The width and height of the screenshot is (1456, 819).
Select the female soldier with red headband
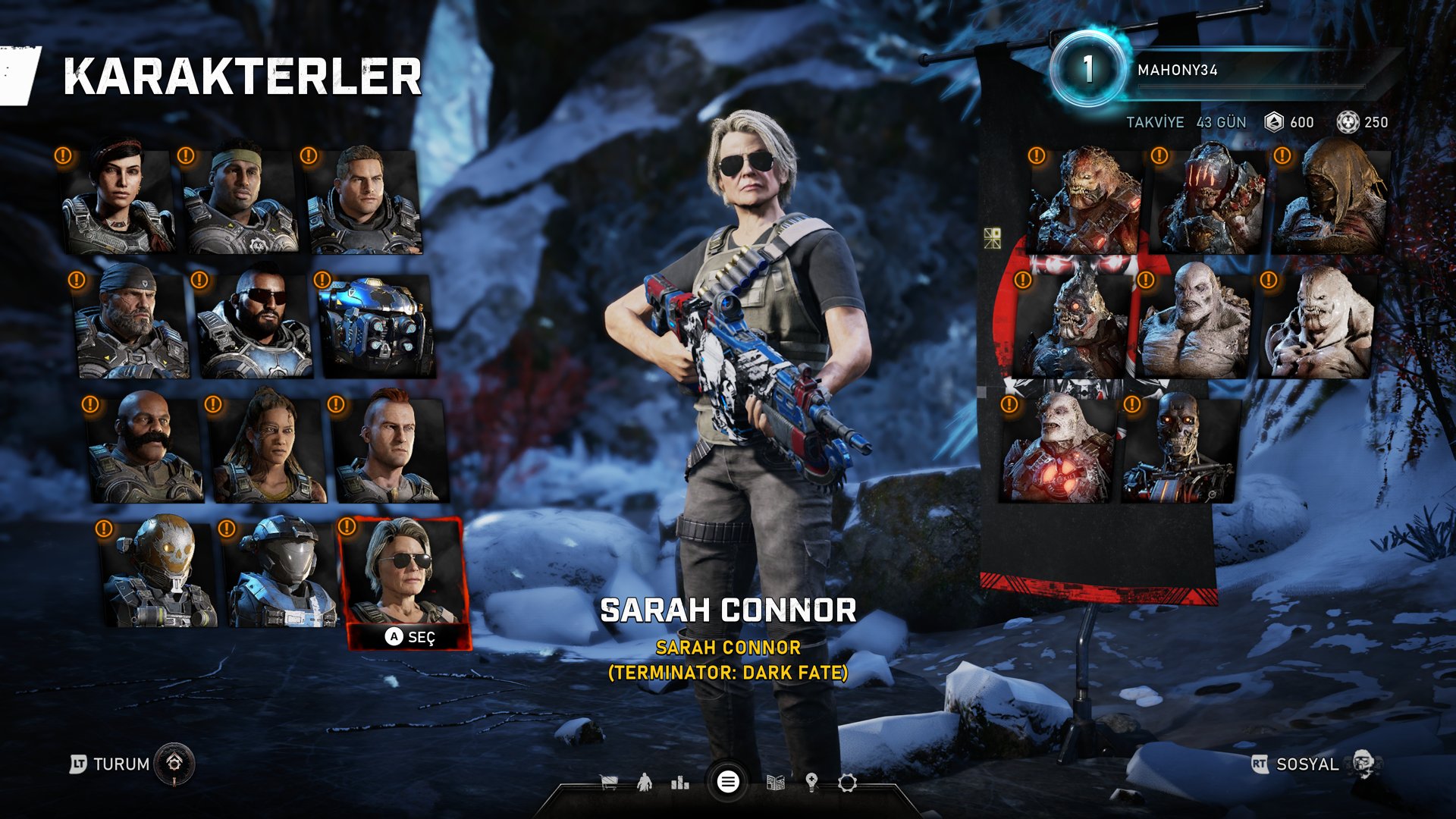click(x=118, y=201)
